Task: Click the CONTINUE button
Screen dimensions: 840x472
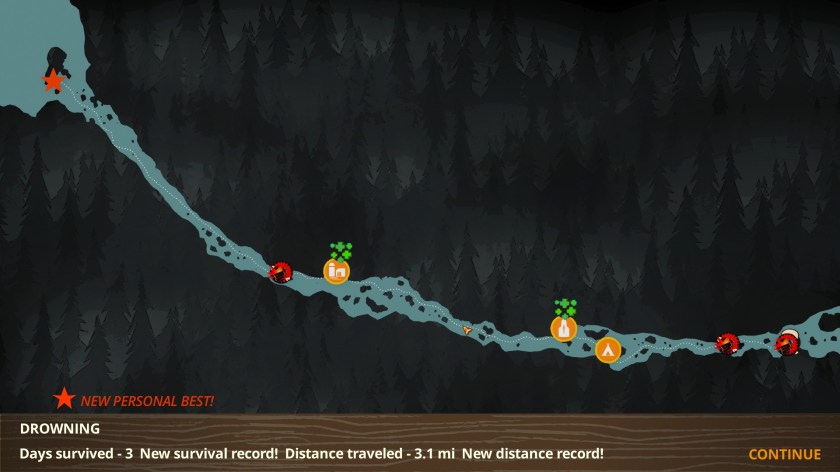Action: (x=784, y=454)
